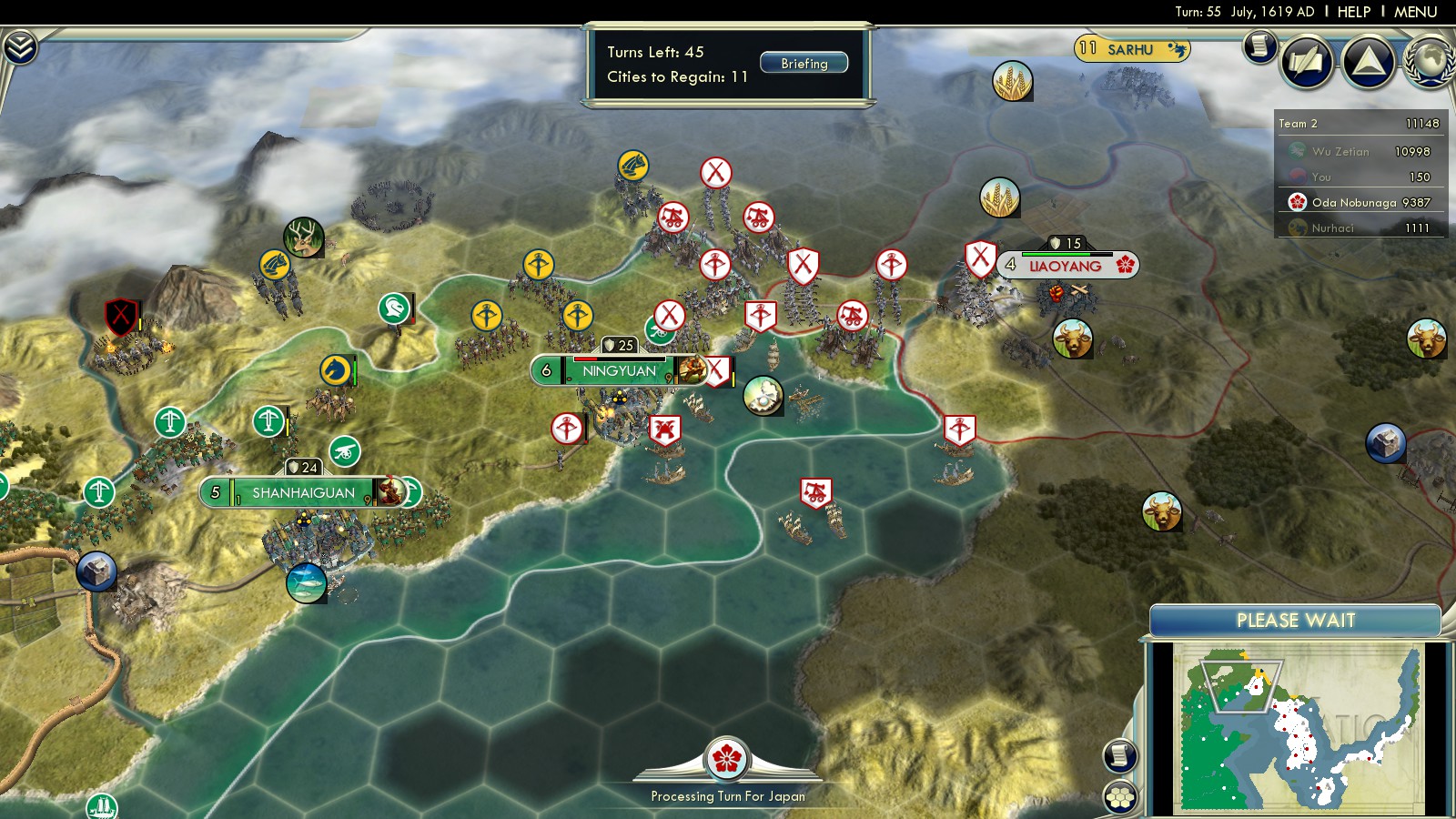
Task: Select the NINGYUAN city banner
Action: [619, 371]
